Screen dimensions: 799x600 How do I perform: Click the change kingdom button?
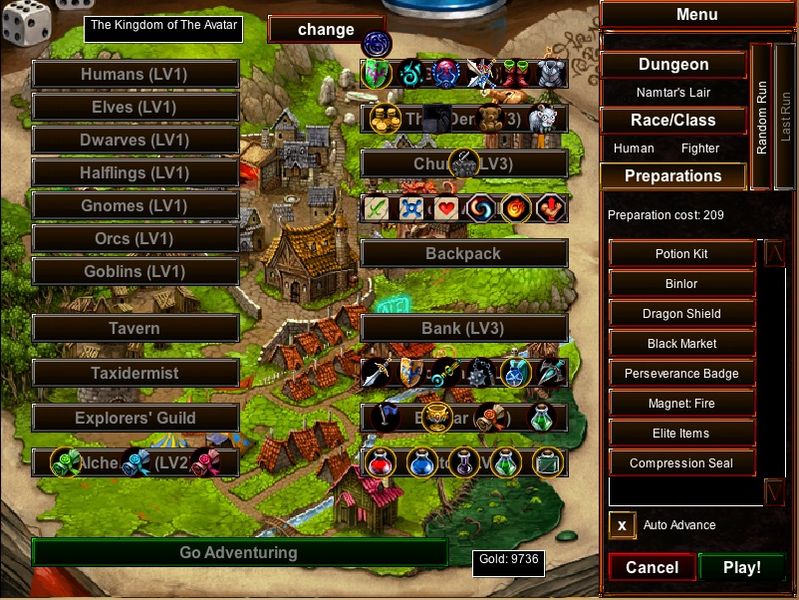pyautogui.click(x=326, y=29)
